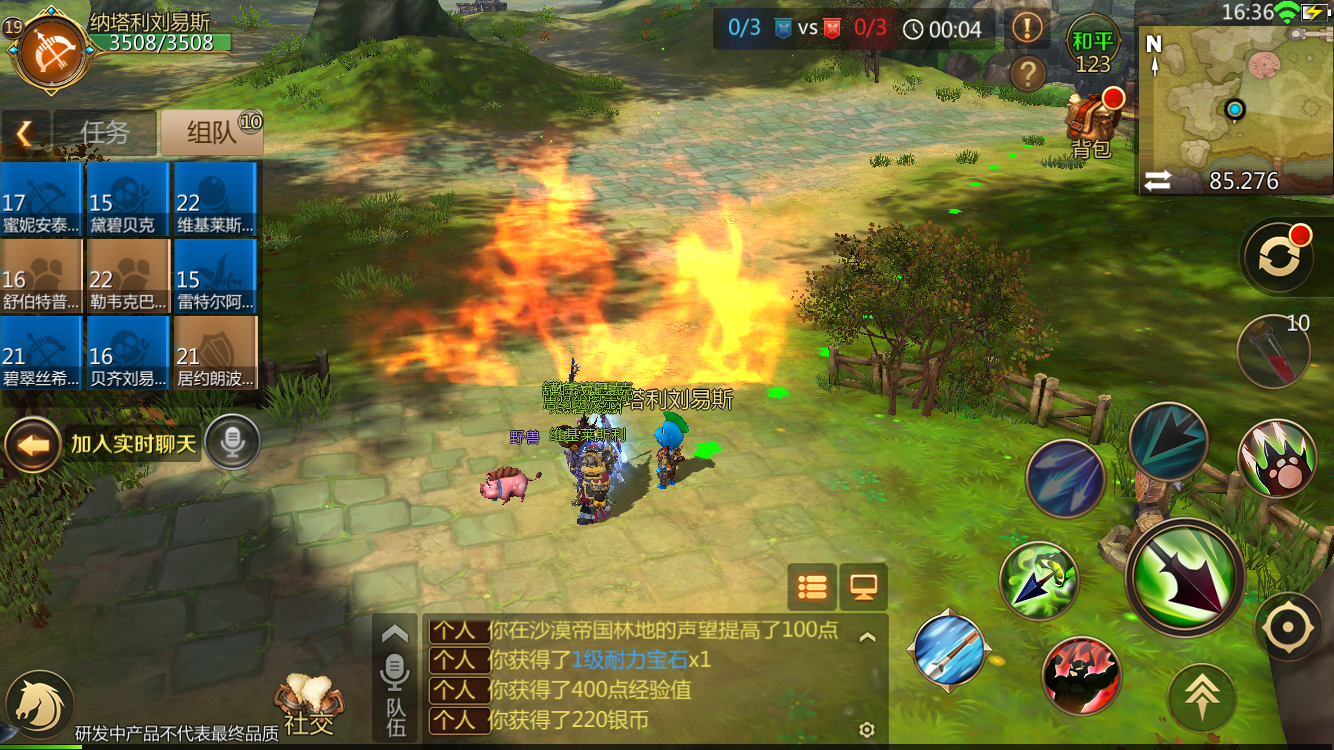Click the orange list button above chat
The width and height of the screenshot is (1334, 750).
pyautogui.click(x=812, y=587)
